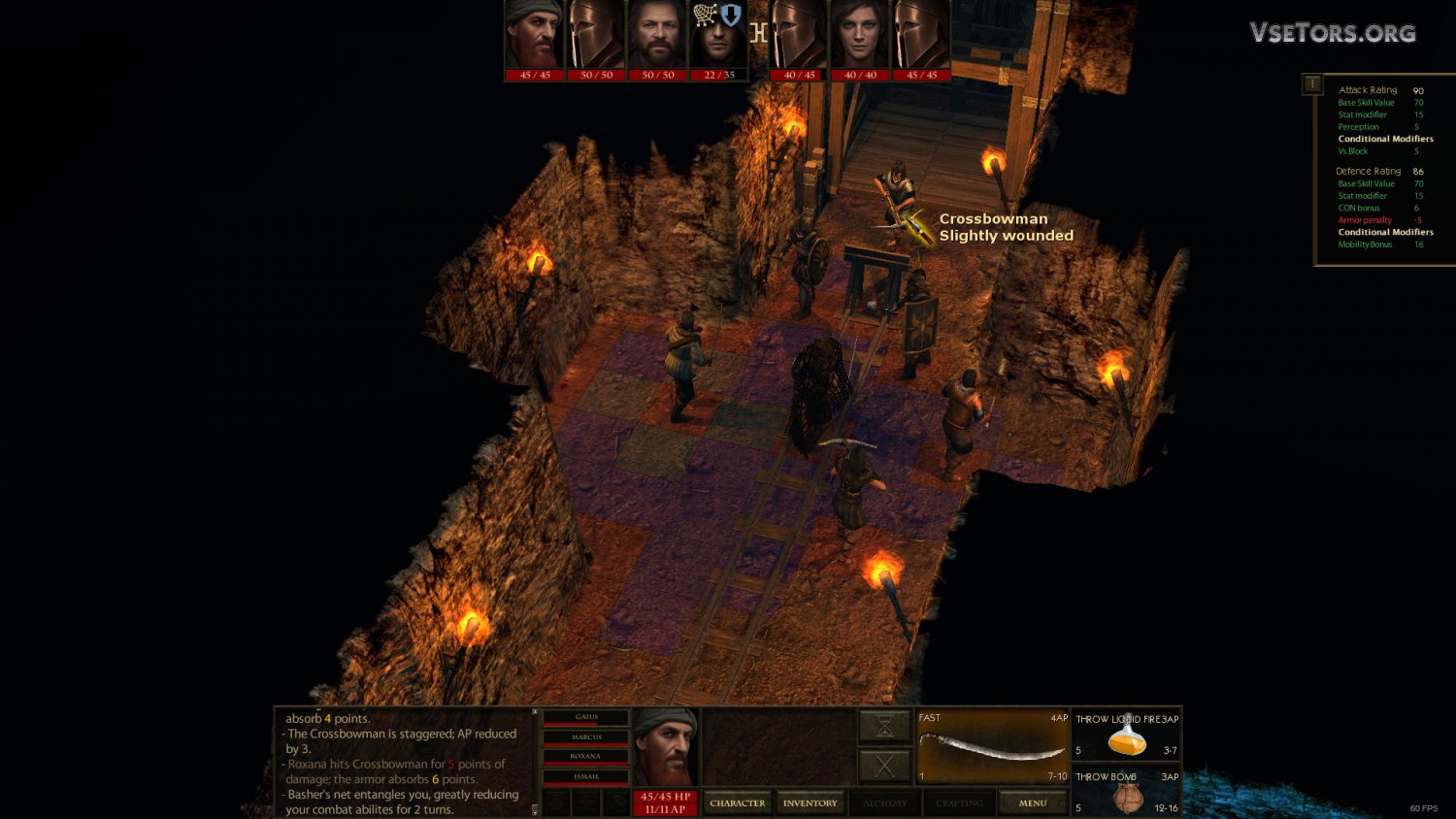Use the Throw Liquid Fire ability
Screen dimensions: 1456x819
(1126, 736)
